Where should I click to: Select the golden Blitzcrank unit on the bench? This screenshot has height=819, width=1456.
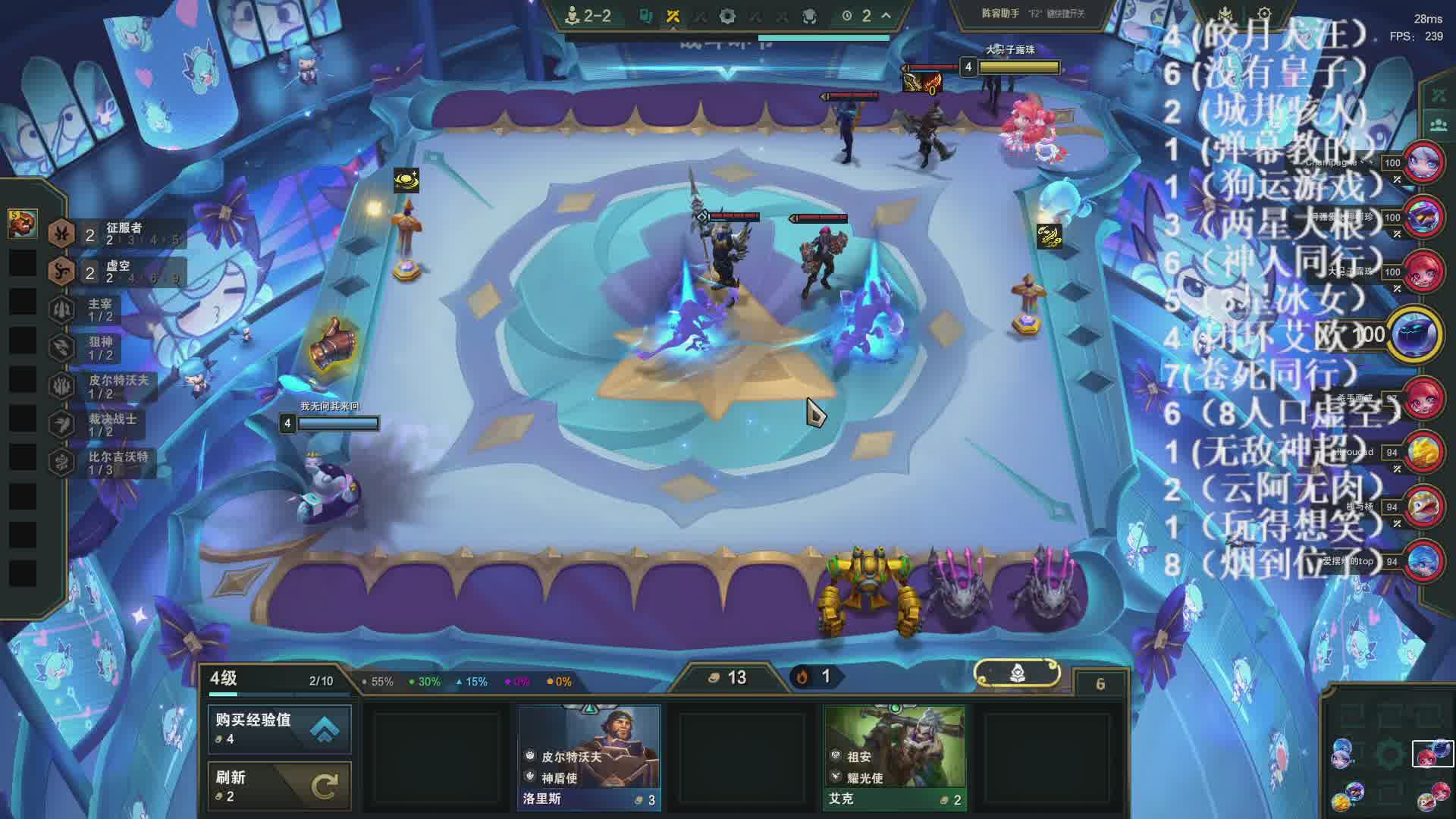tap(869, 591)
